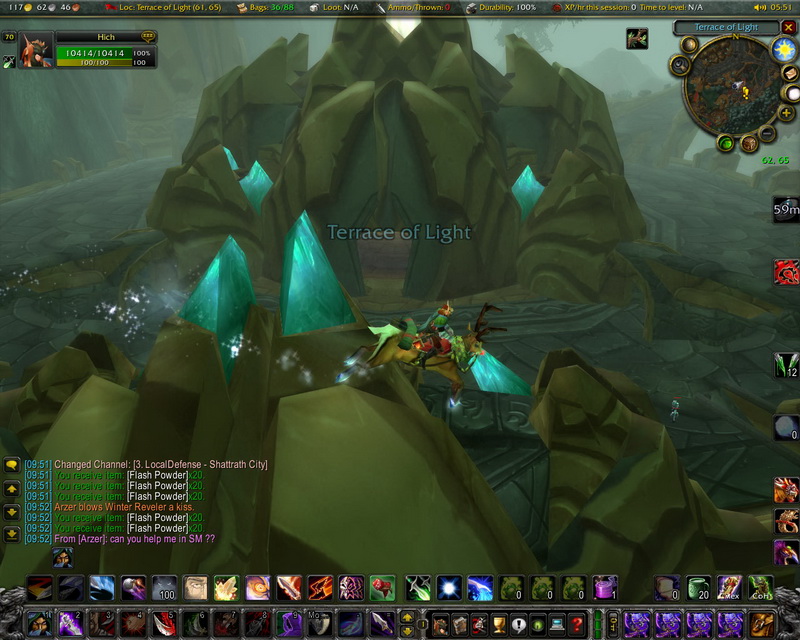Toggle the tracking magnifier button on minimap
The height and width of the screenshot is (640, 800).
tap(681, 65)
